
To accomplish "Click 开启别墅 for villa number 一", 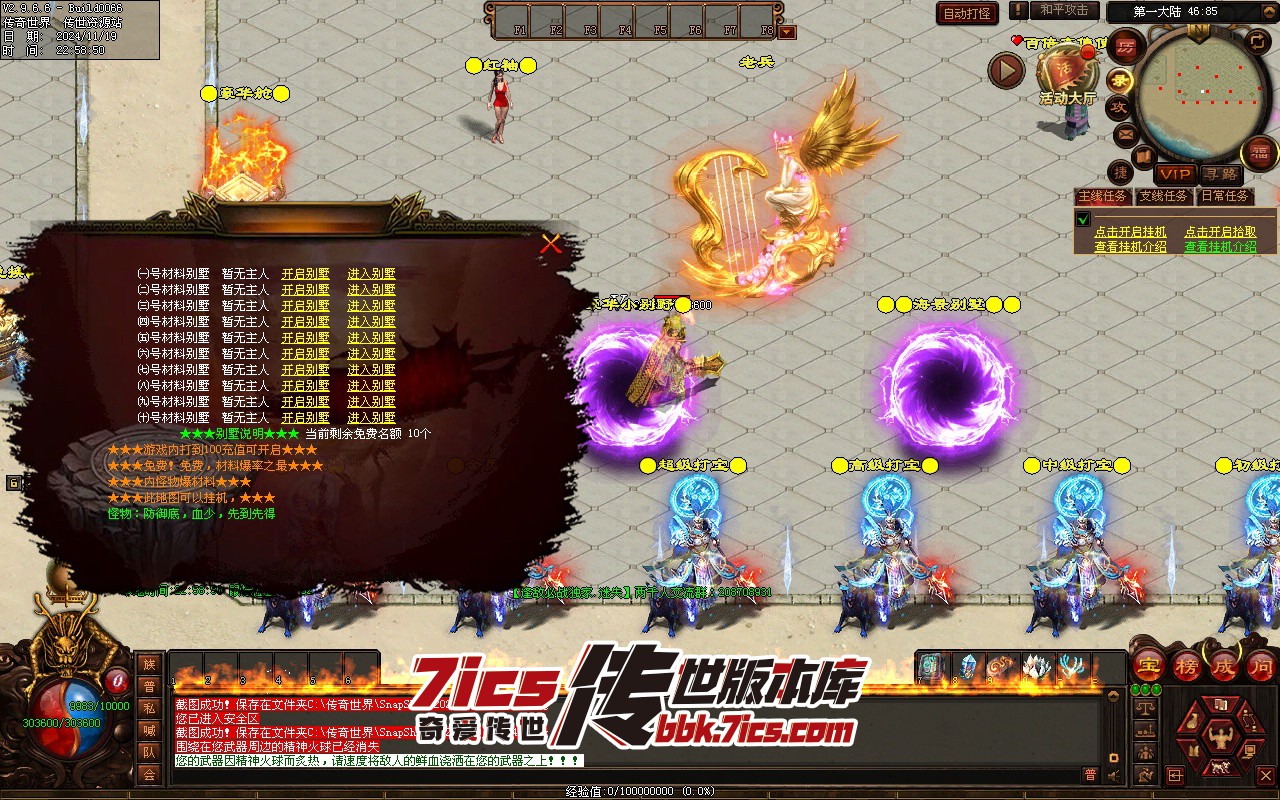I will [x=305, y=274].
